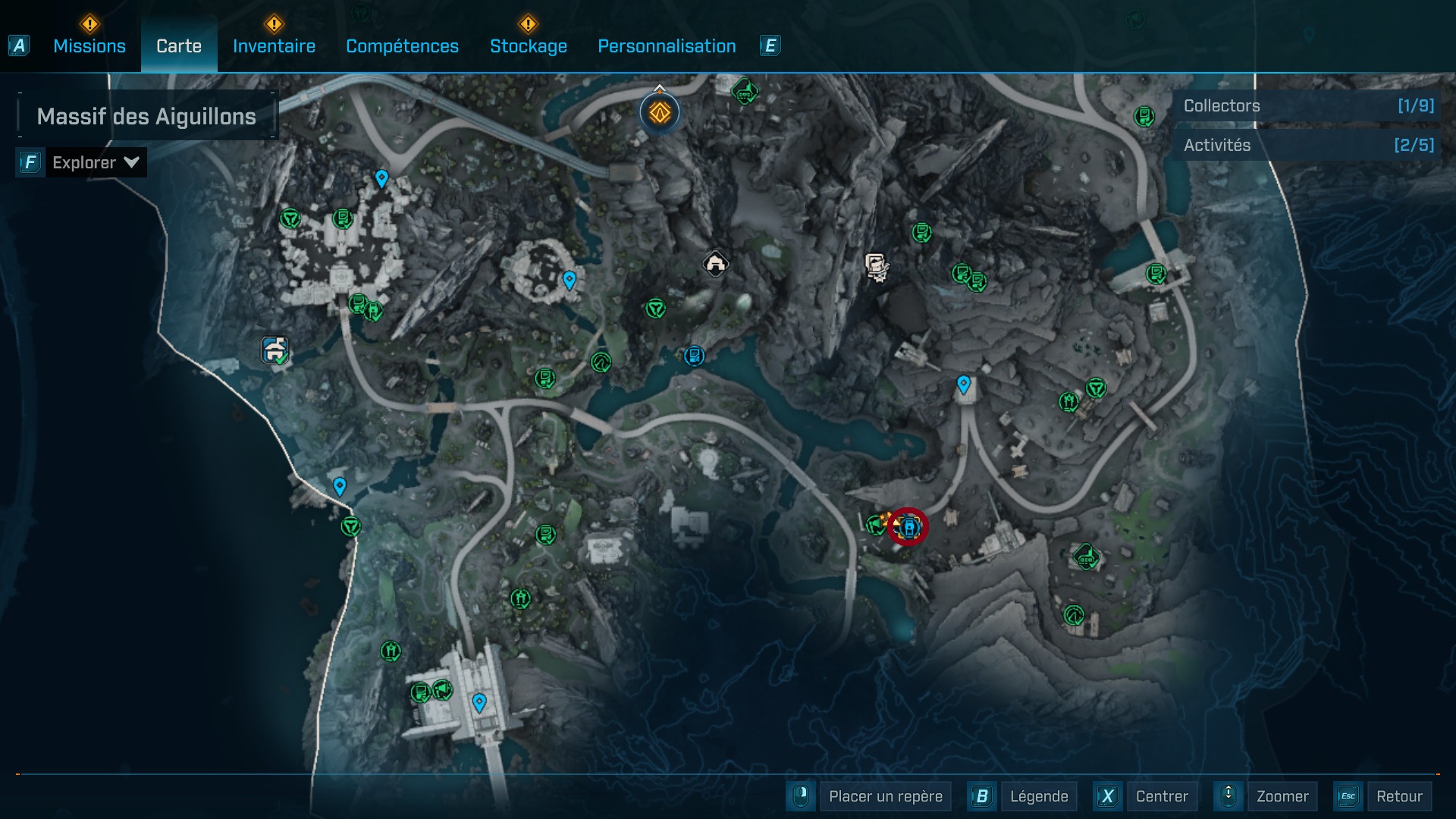Image resolution: width=1456 pixels, height=819 pixels.
Task: Switch to the Missions tab
Action: [89, 46]
